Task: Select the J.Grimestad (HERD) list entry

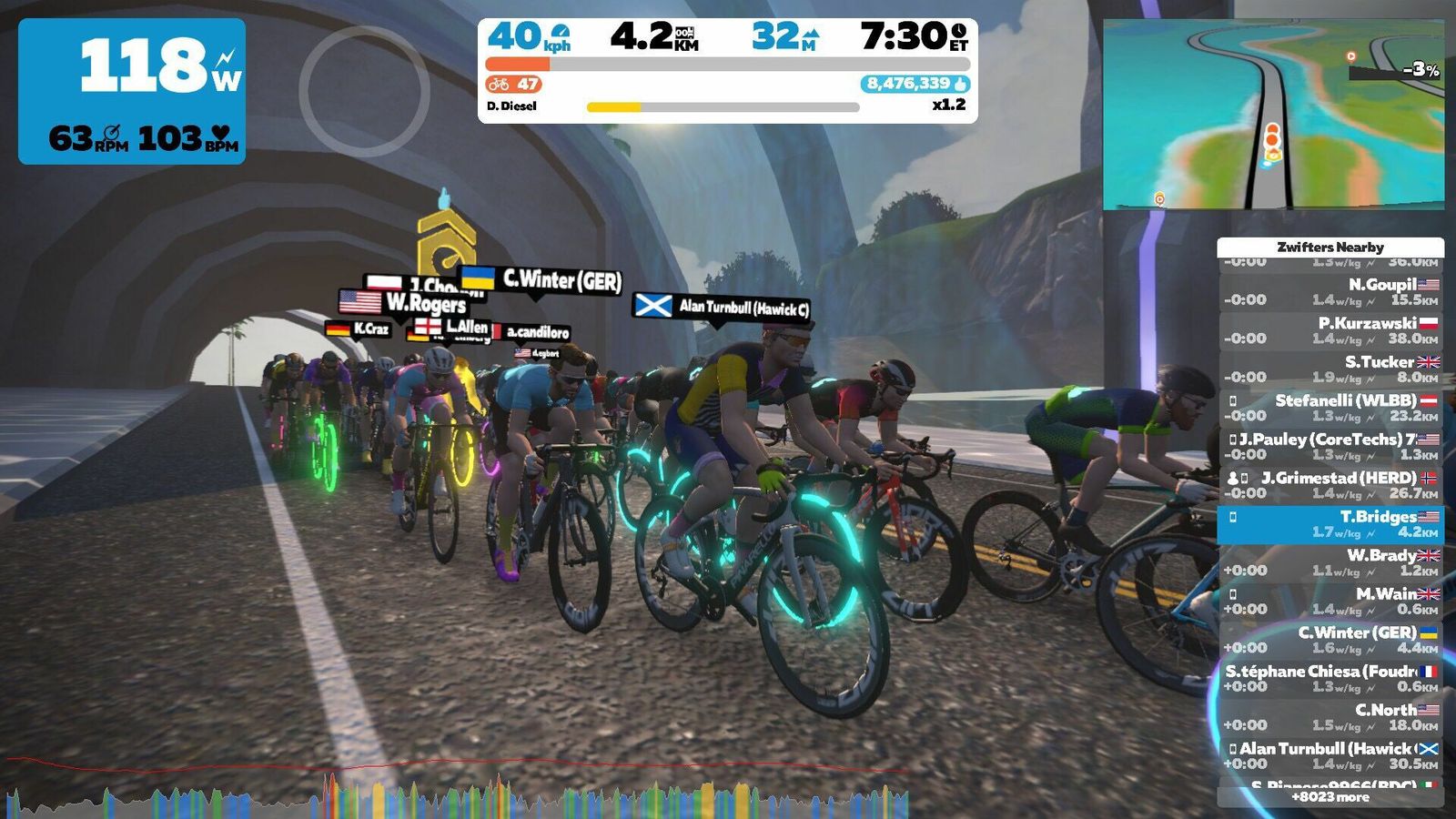Action: pos(1330,486)
